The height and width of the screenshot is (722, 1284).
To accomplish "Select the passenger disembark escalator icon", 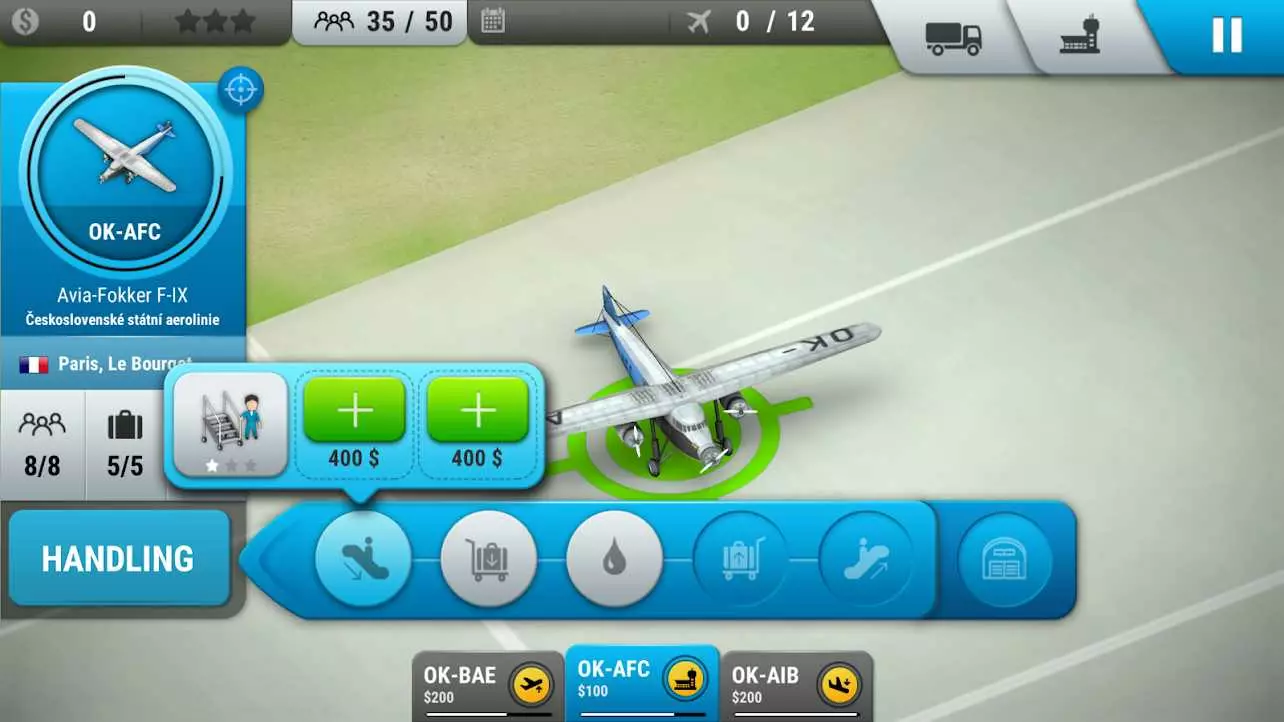I will click(363, 559).
